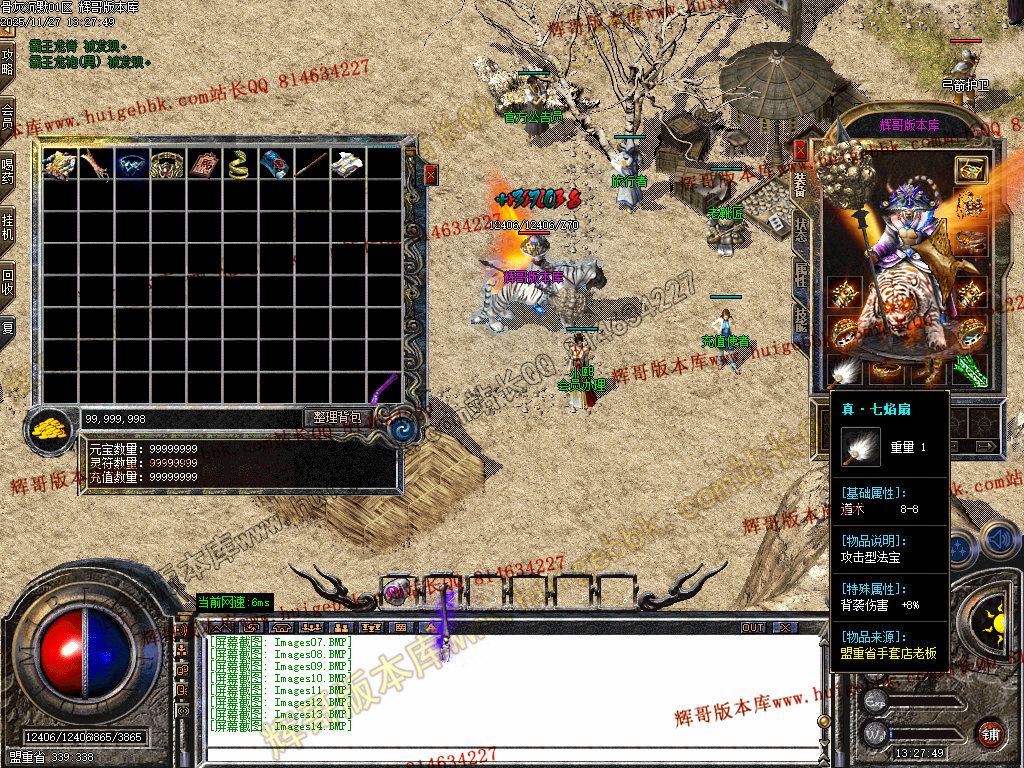Viewport: 1024px width, 768px height.
Task: Open the 会员 membership side tab
Action: point(7,116)
